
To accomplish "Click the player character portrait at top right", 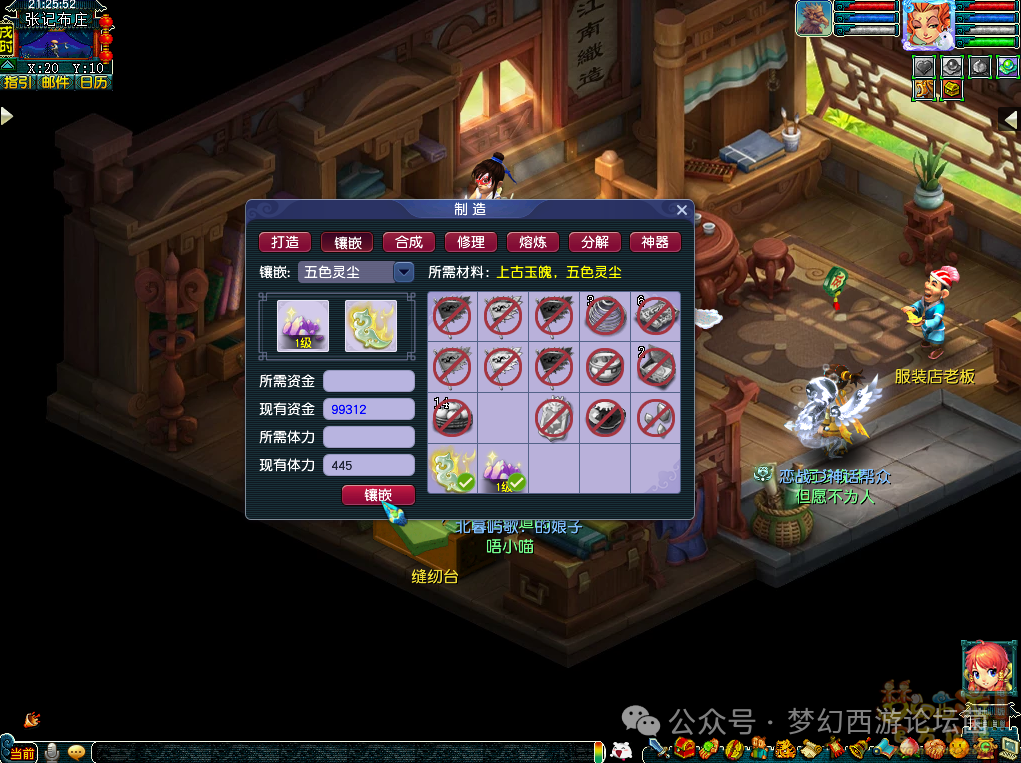I will coord(927,25).
